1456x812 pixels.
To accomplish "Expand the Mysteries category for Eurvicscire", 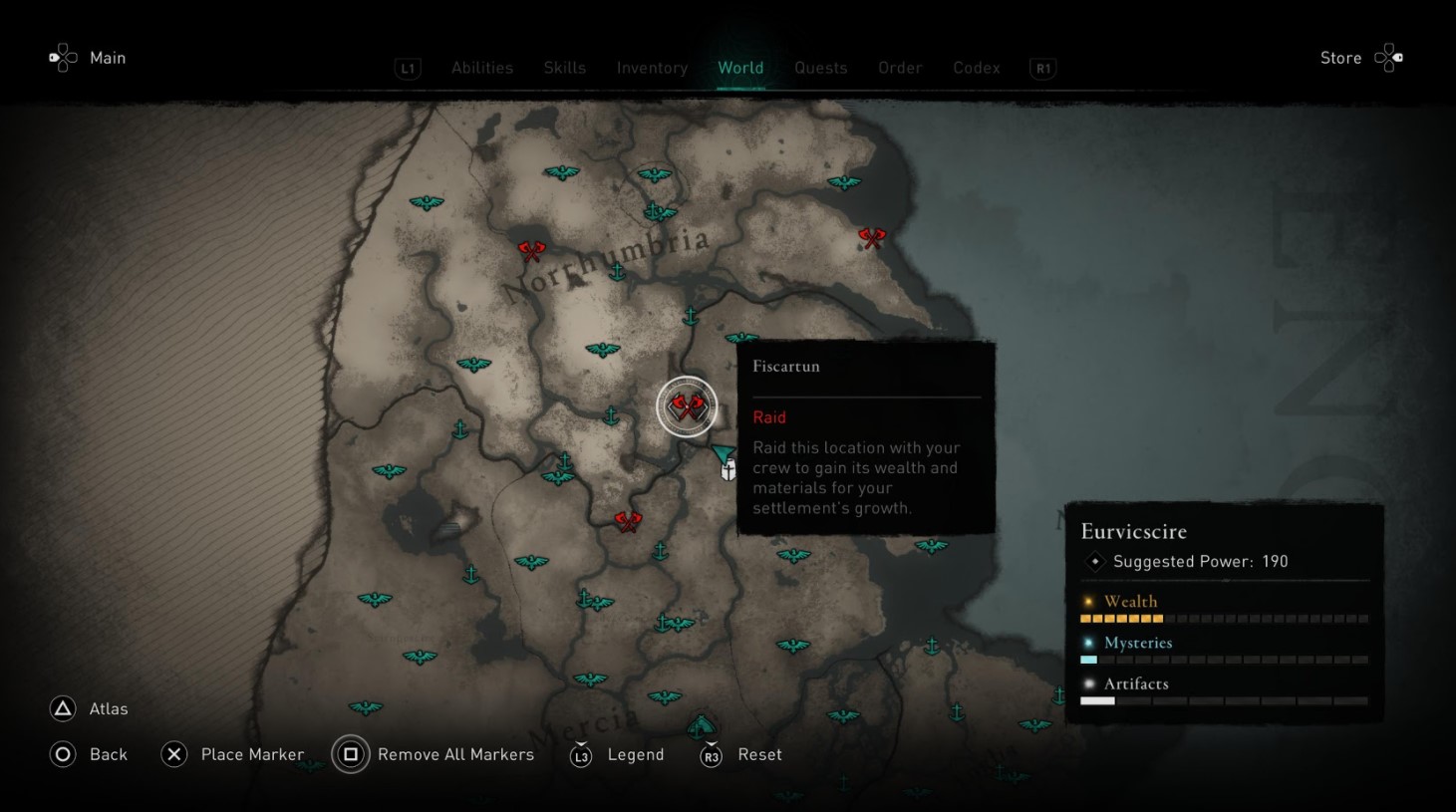I will click(x=1137, y=643).
